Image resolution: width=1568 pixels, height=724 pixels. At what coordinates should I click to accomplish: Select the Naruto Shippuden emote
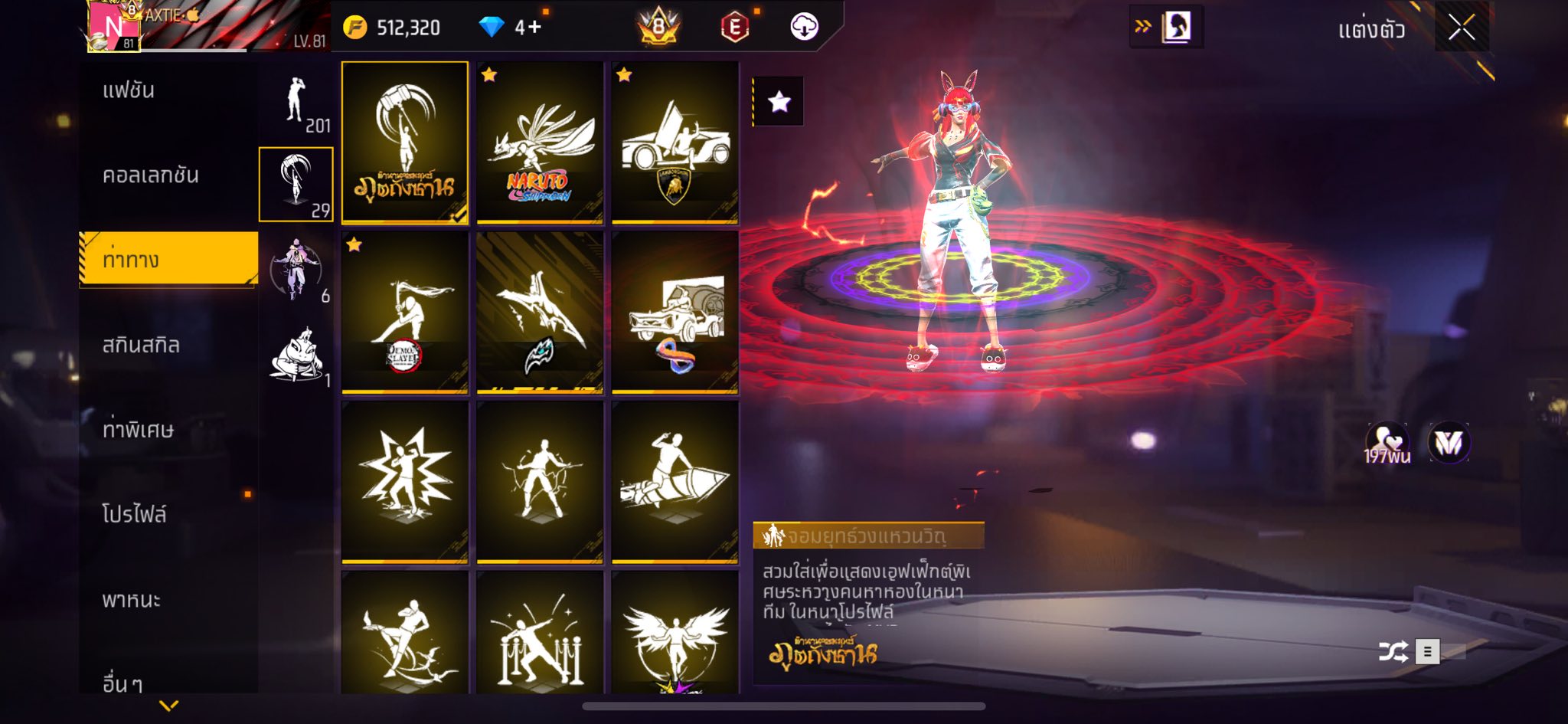(540, 143)
